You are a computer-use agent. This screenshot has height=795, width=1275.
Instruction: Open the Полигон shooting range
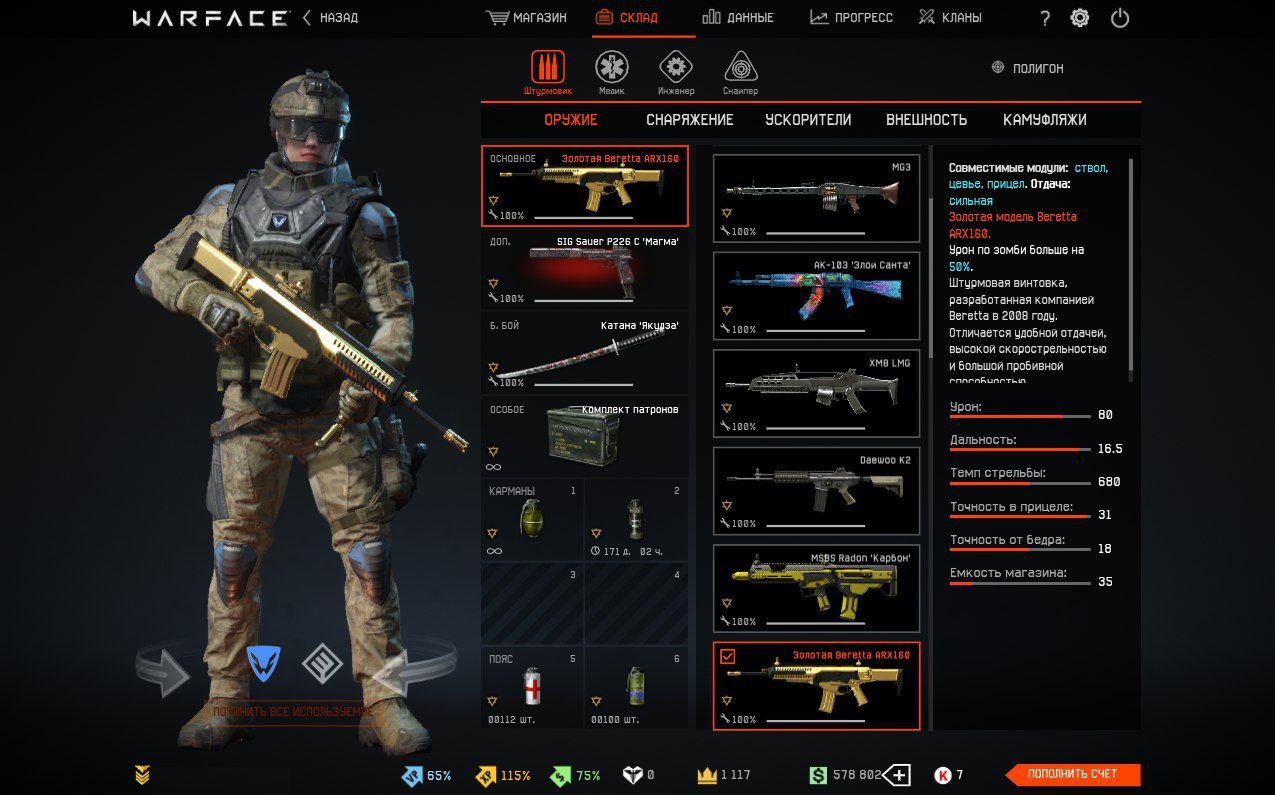point(1027,68)
